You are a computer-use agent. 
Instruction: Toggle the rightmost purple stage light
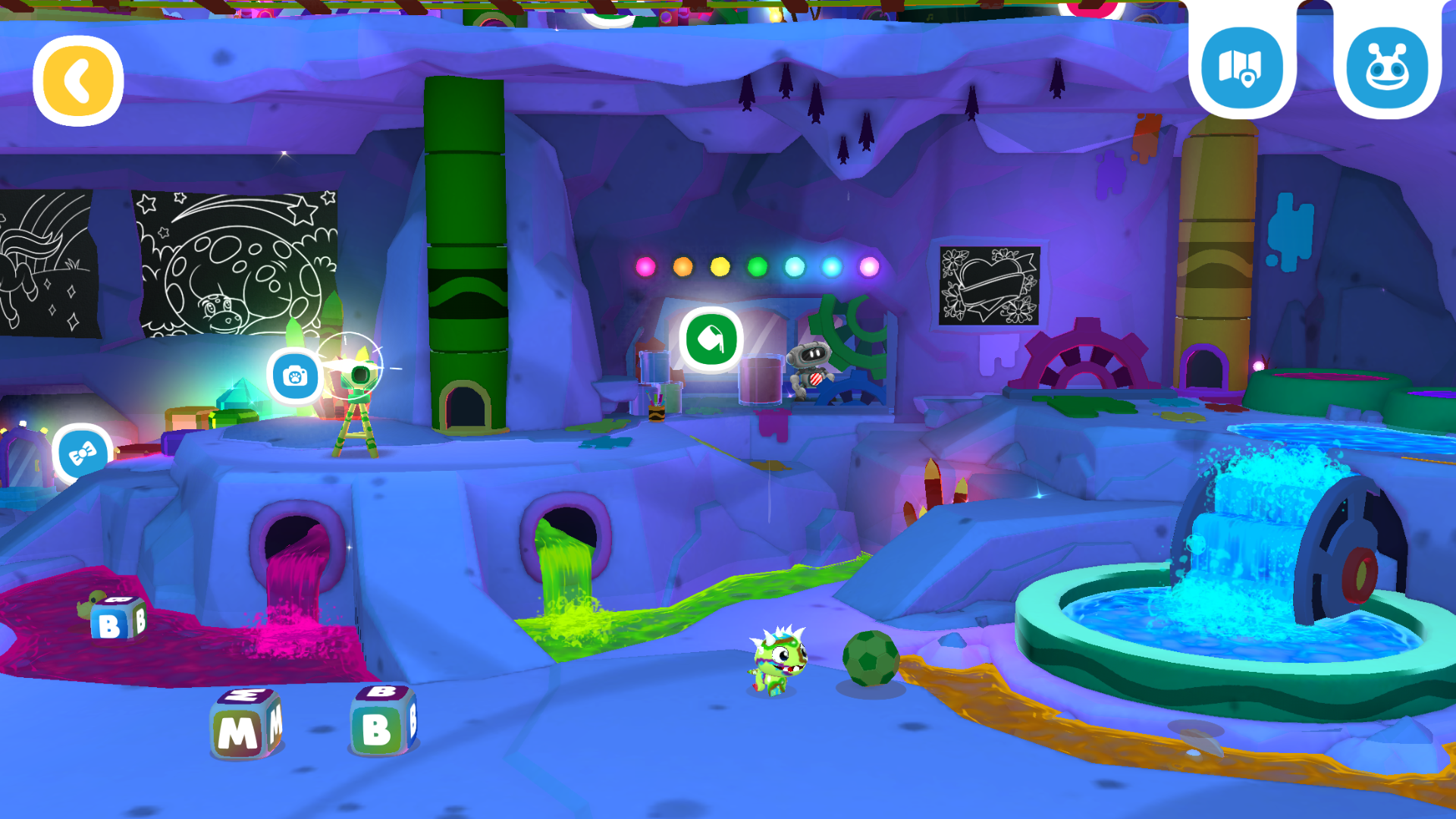point(868,266)
